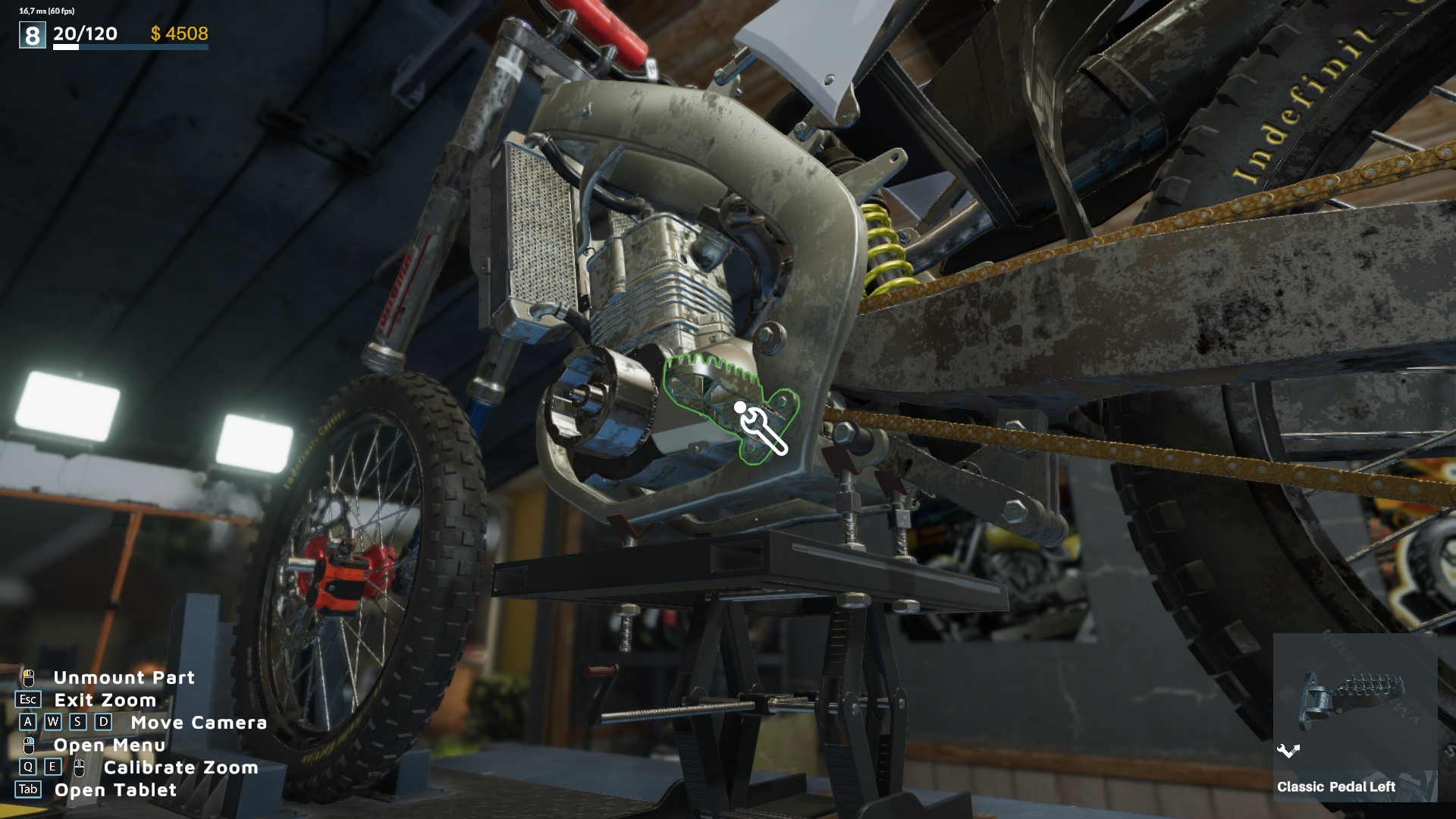Click the Esc key icon beside Exit Zoom

tap(27, 700)
